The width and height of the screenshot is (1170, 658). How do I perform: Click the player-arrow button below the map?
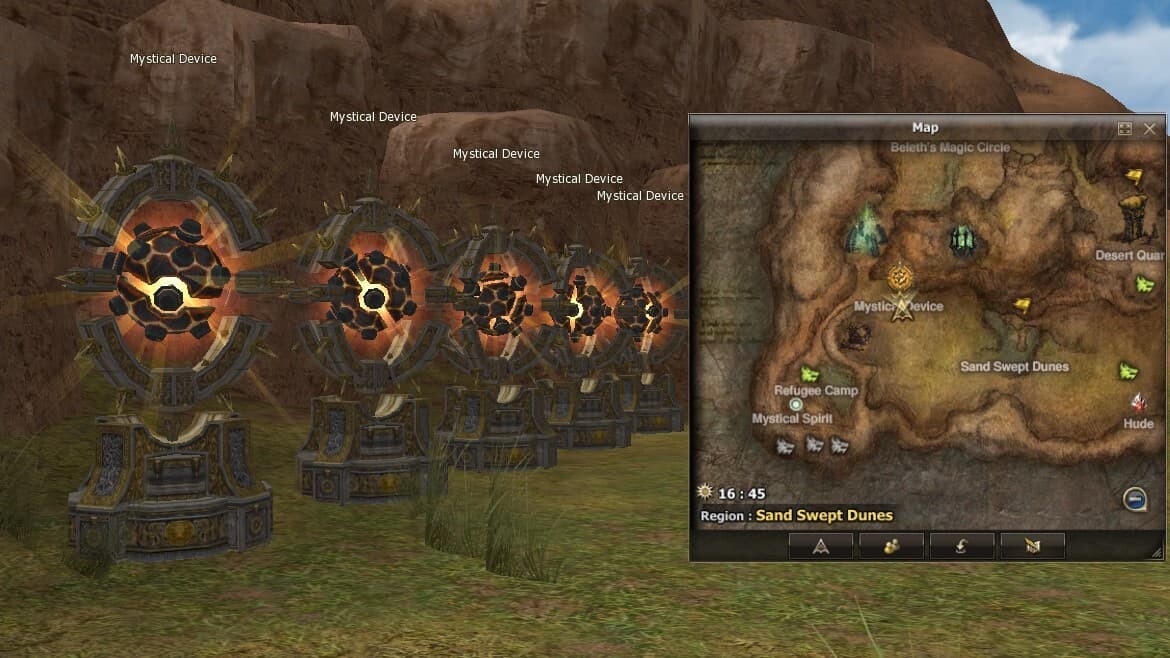coord(821,545)
